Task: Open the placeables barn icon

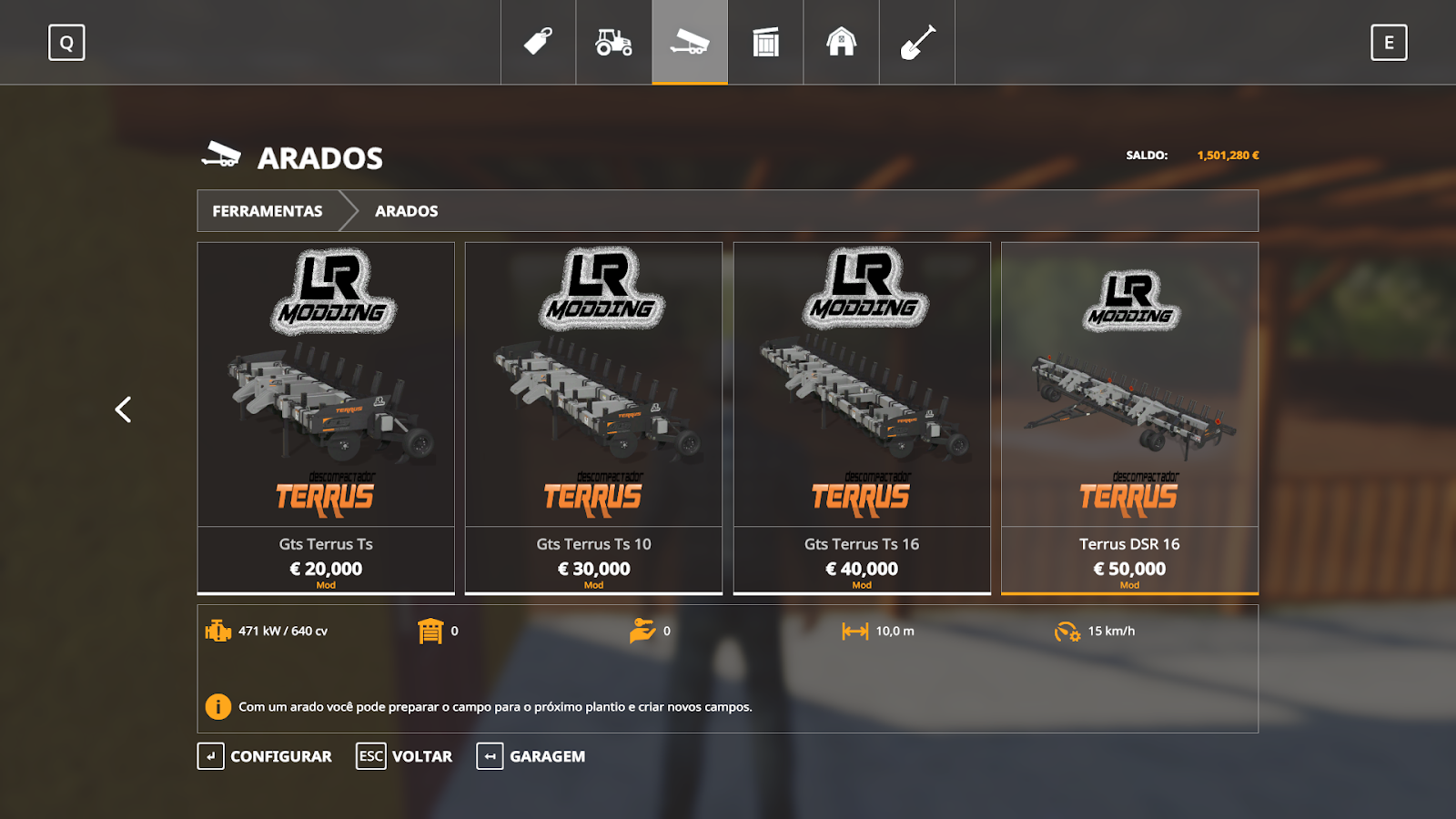Action: click(x=840, y=41)
